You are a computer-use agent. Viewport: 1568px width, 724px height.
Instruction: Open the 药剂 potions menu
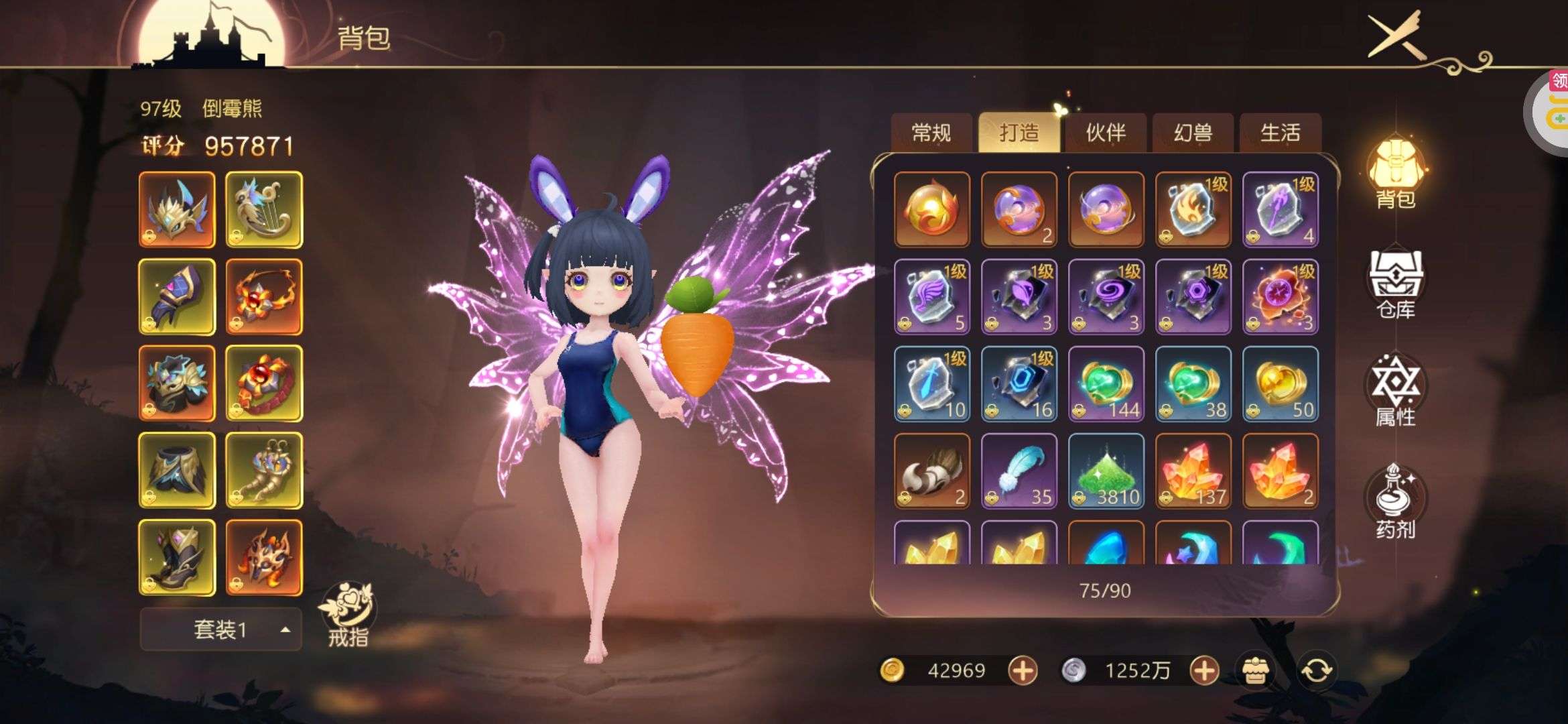[x=1396, y=503]
